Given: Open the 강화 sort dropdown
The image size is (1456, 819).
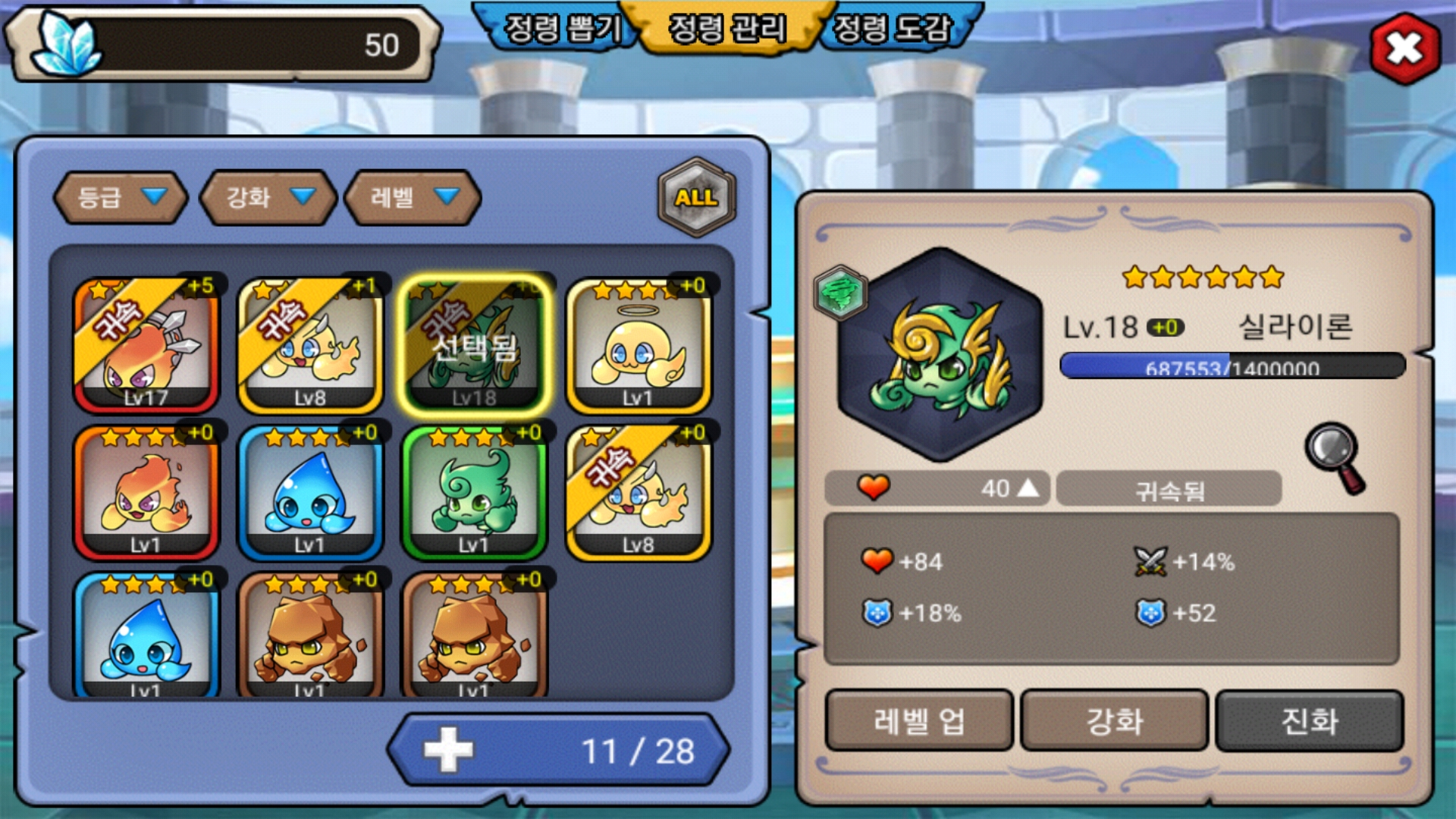Looking at the screenshot, I should 268,197.
